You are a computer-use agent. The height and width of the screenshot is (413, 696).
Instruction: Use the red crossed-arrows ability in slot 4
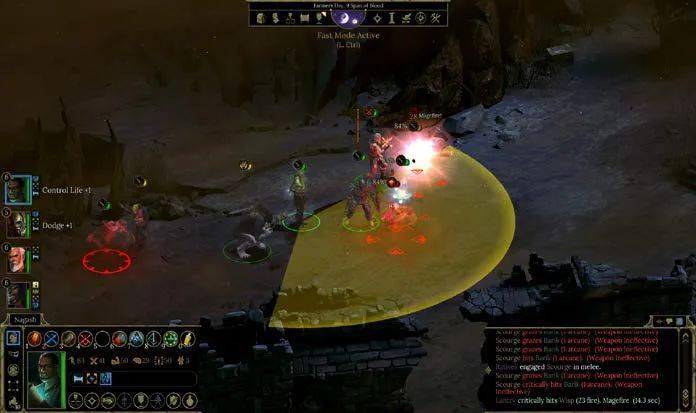(85, 339)
